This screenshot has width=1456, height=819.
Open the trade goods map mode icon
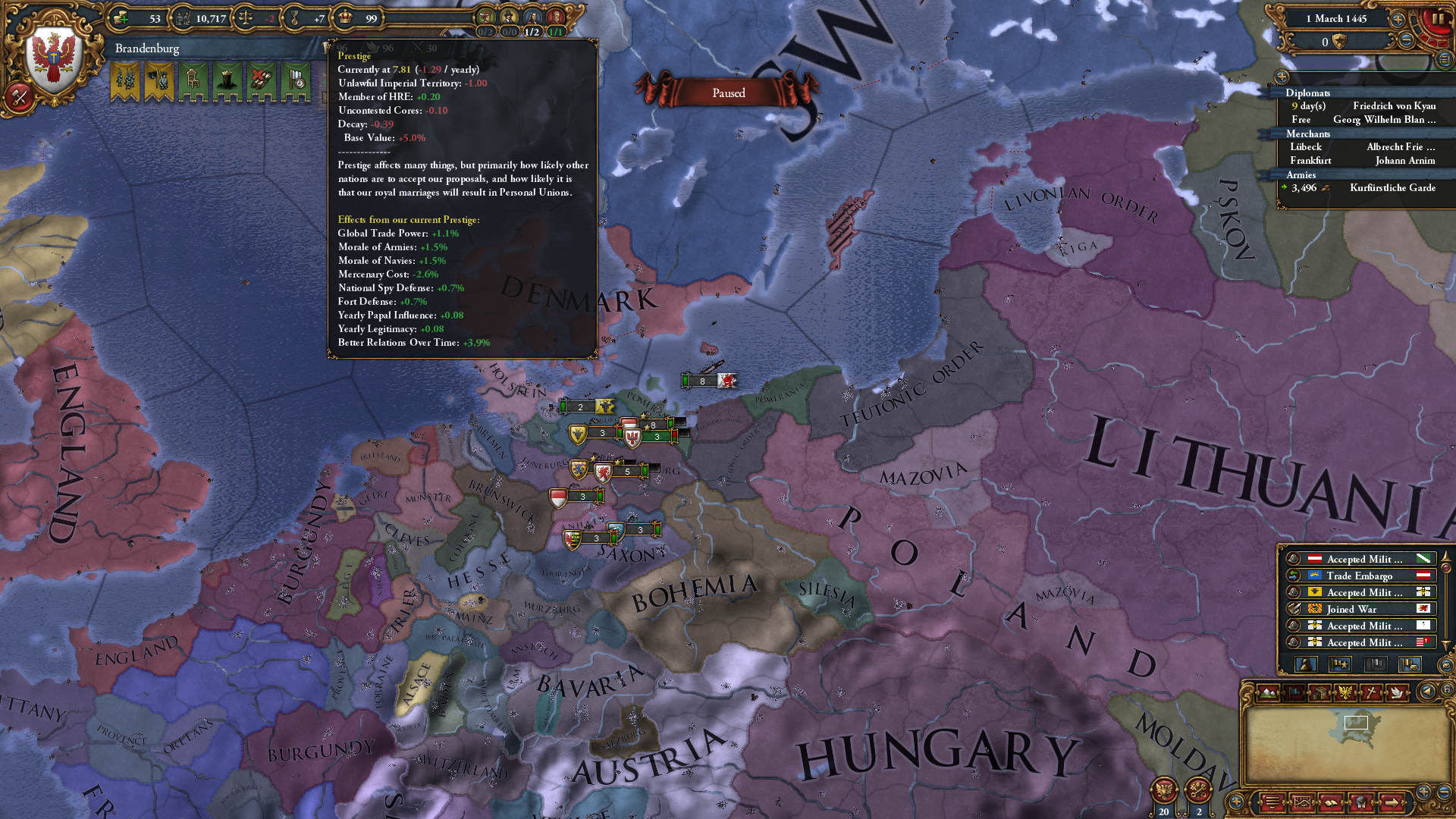point(1319,692)
